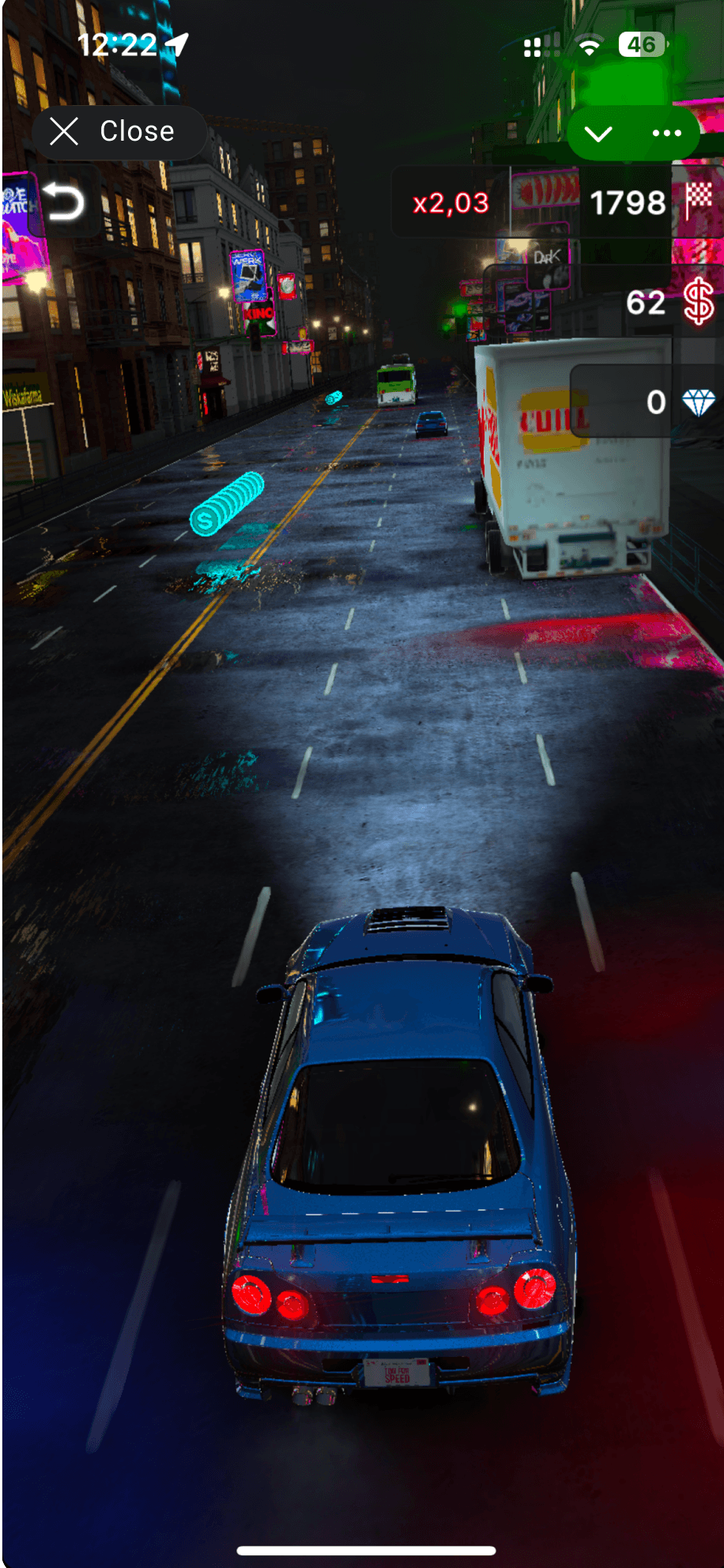The height and width of the screenshot is (1568, 724).
Task: Open the three-dot options menu
Action: (x=666, y=134)
